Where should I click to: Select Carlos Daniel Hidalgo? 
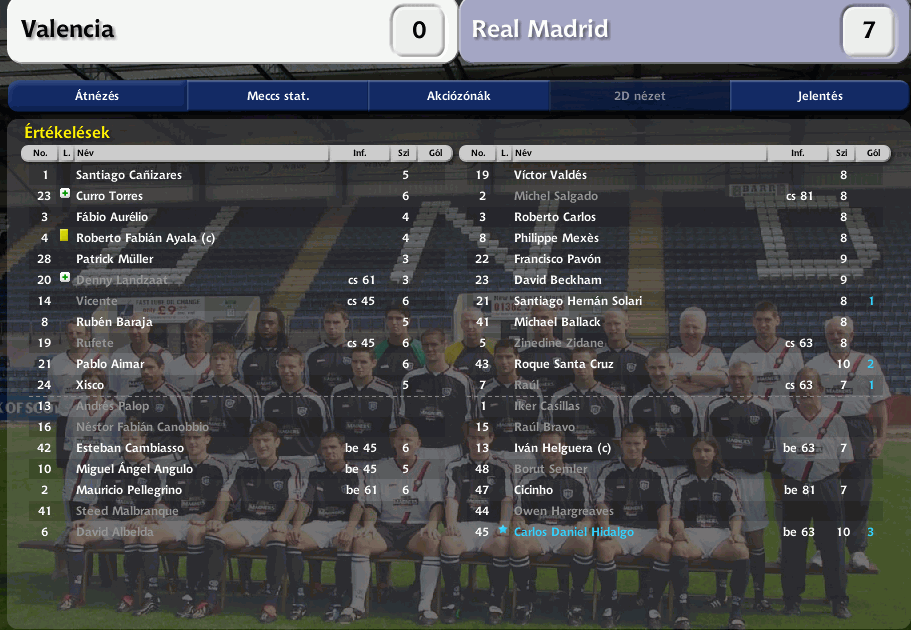[x=573, y=532]
